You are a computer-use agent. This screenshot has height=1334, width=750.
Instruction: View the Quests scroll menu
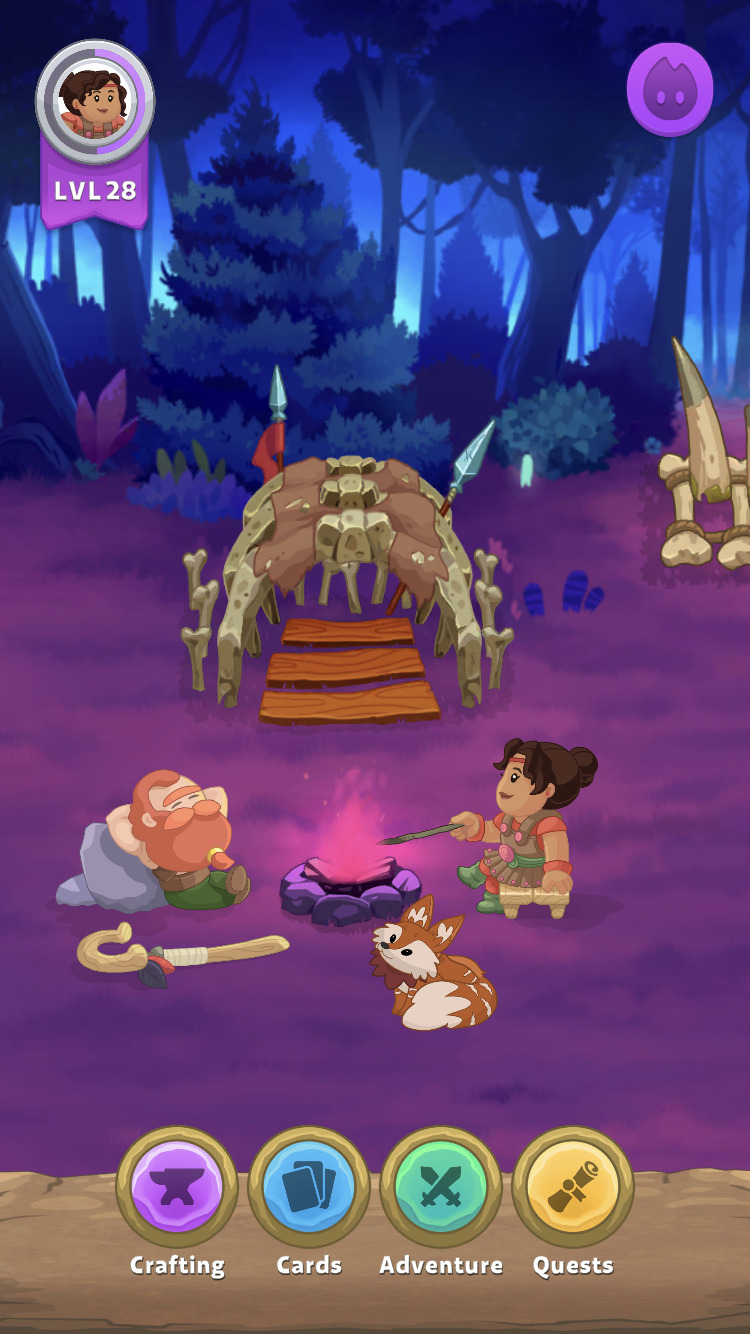pyautogui.click(x=573, y=1187)
